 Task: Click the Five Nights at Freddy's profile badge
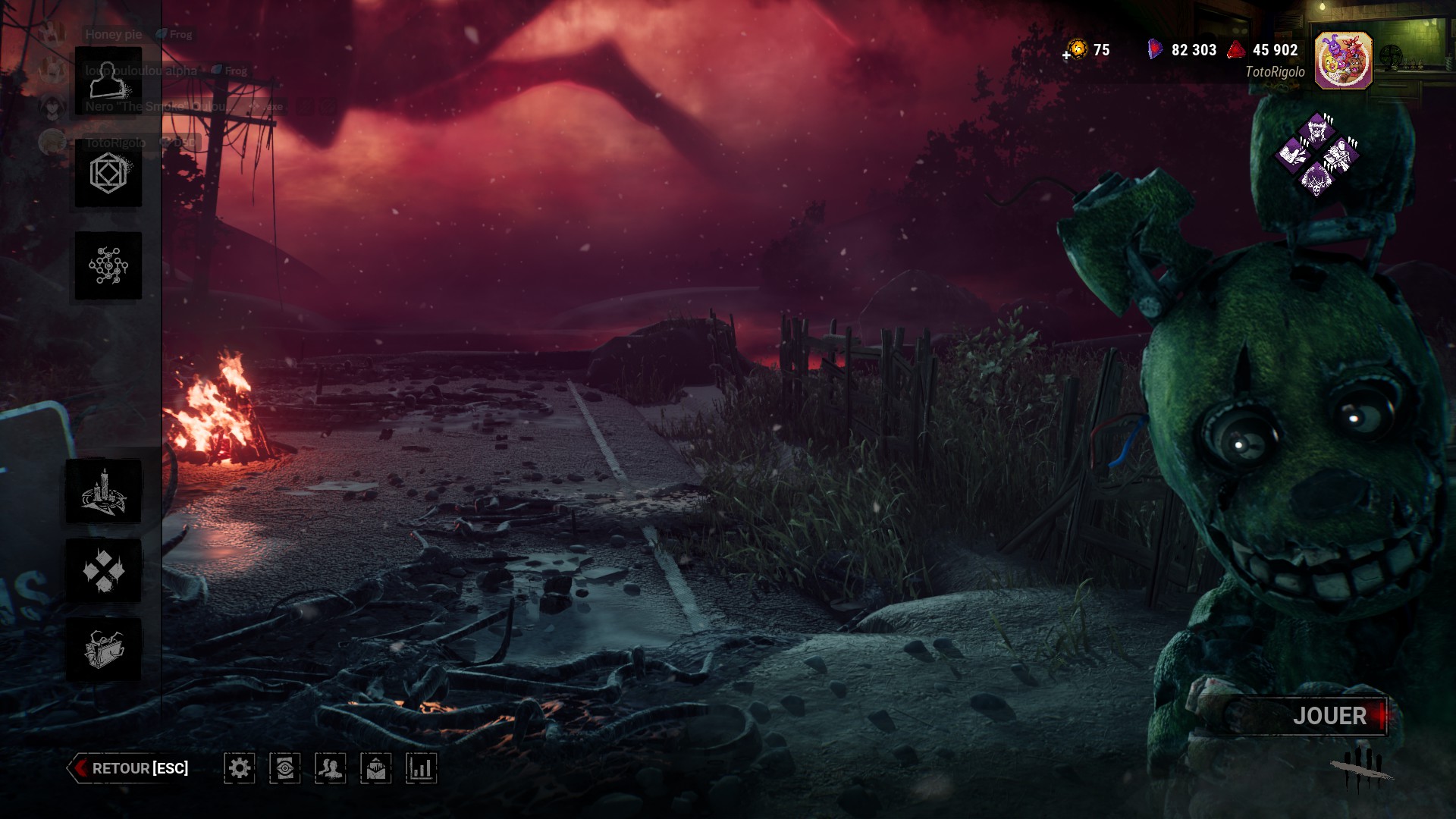click(x=1343, y=61)
